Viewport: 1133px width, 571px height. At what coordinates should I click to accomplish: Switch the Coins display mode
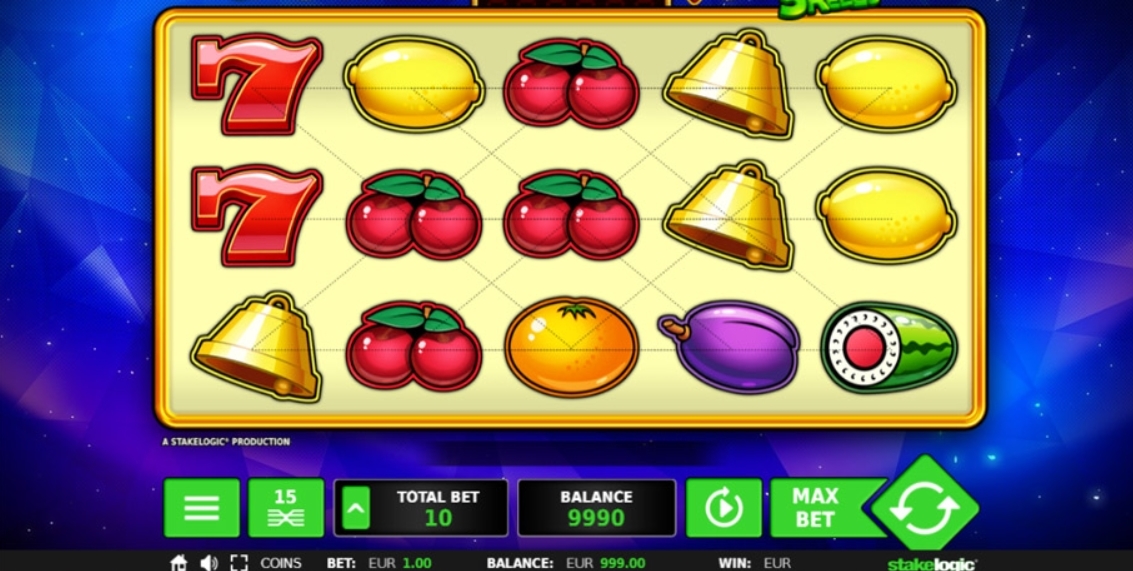pos(281,563)
